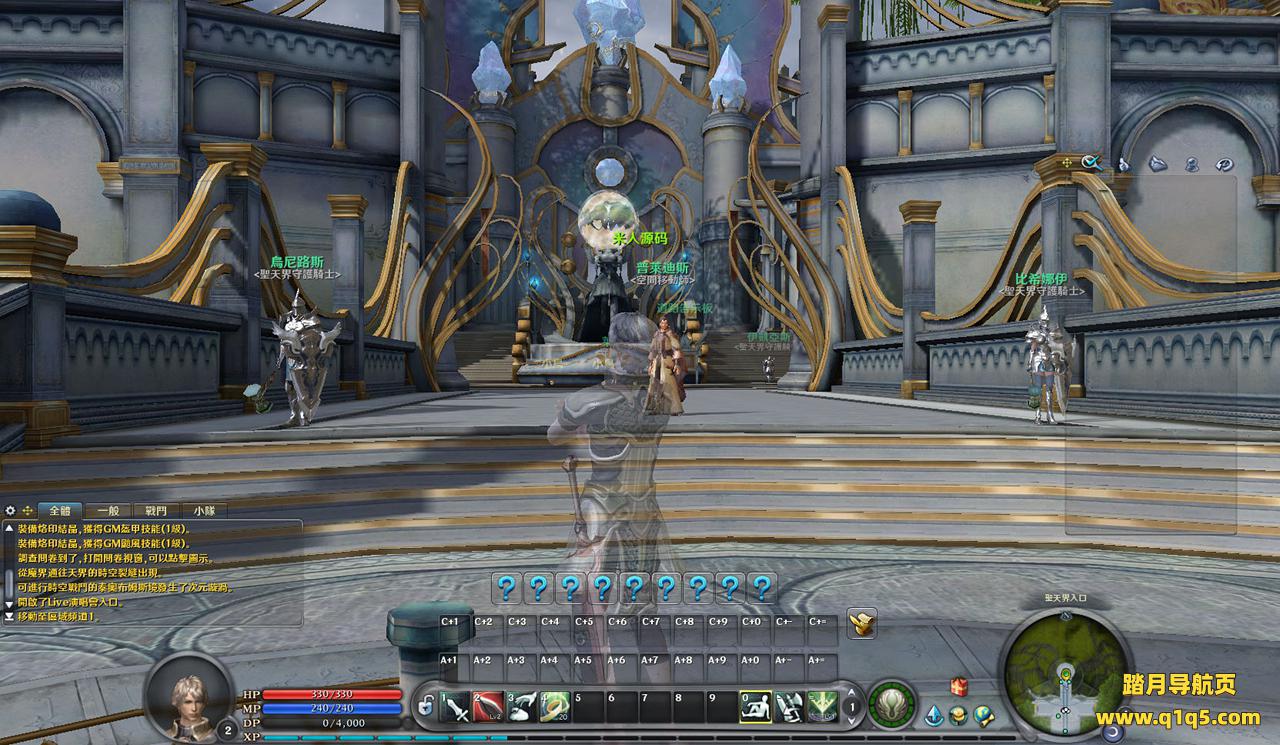Switch to the 全體 chat tab

click(60, 510)
